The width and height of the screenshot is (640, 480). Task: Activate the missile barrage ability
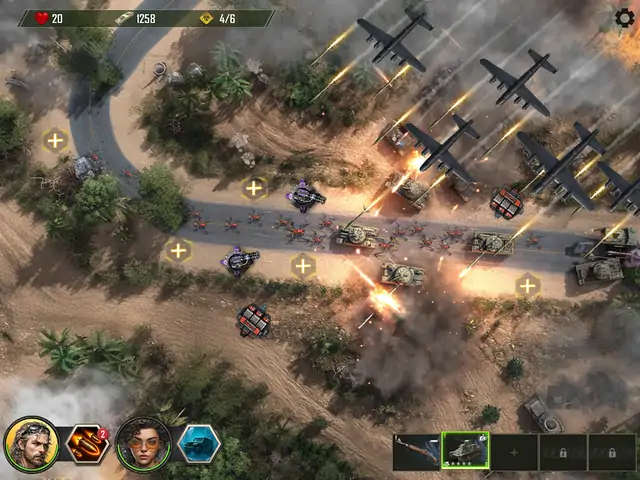click(x=87, y=444)
